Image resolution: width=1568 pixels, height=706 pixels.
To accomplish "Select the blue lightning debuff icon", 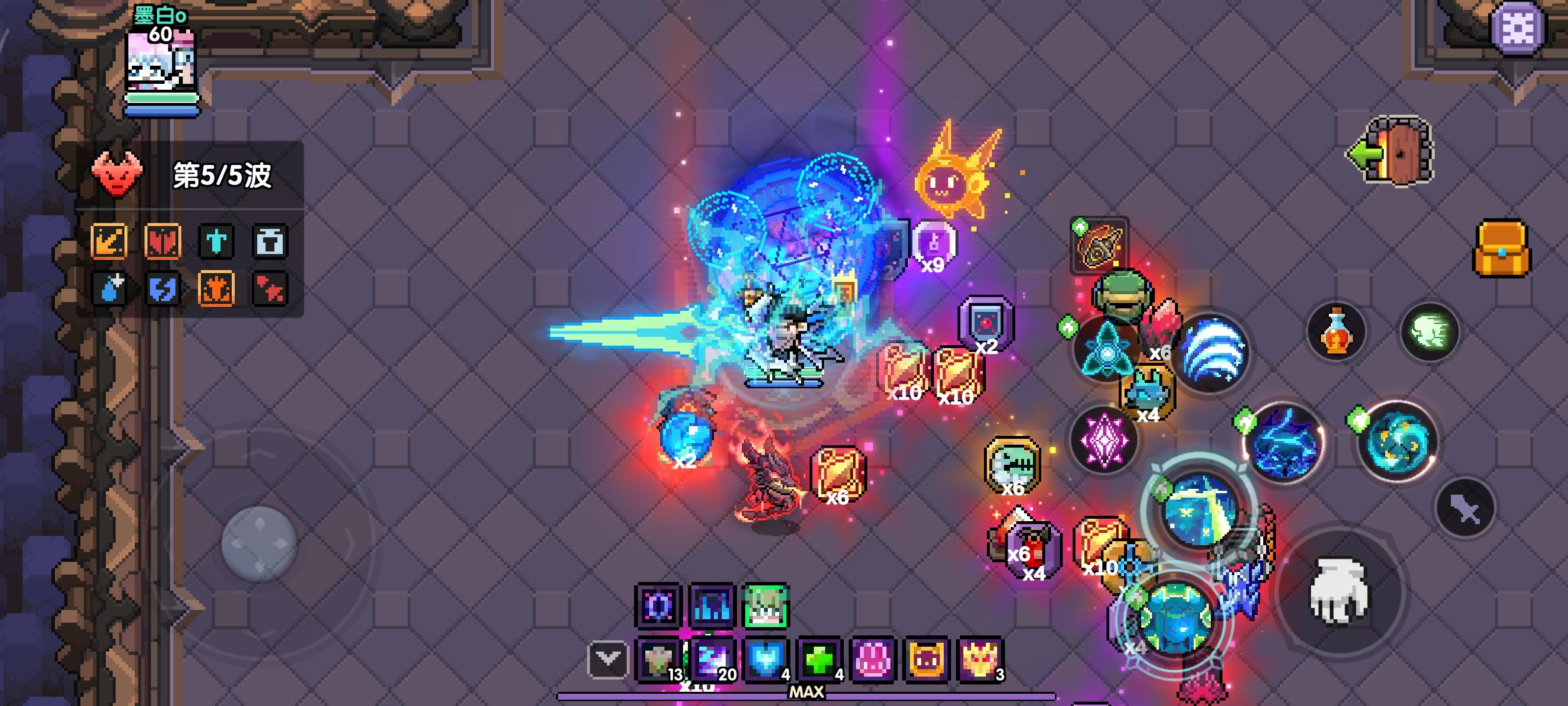I will [x=163, y=289].
